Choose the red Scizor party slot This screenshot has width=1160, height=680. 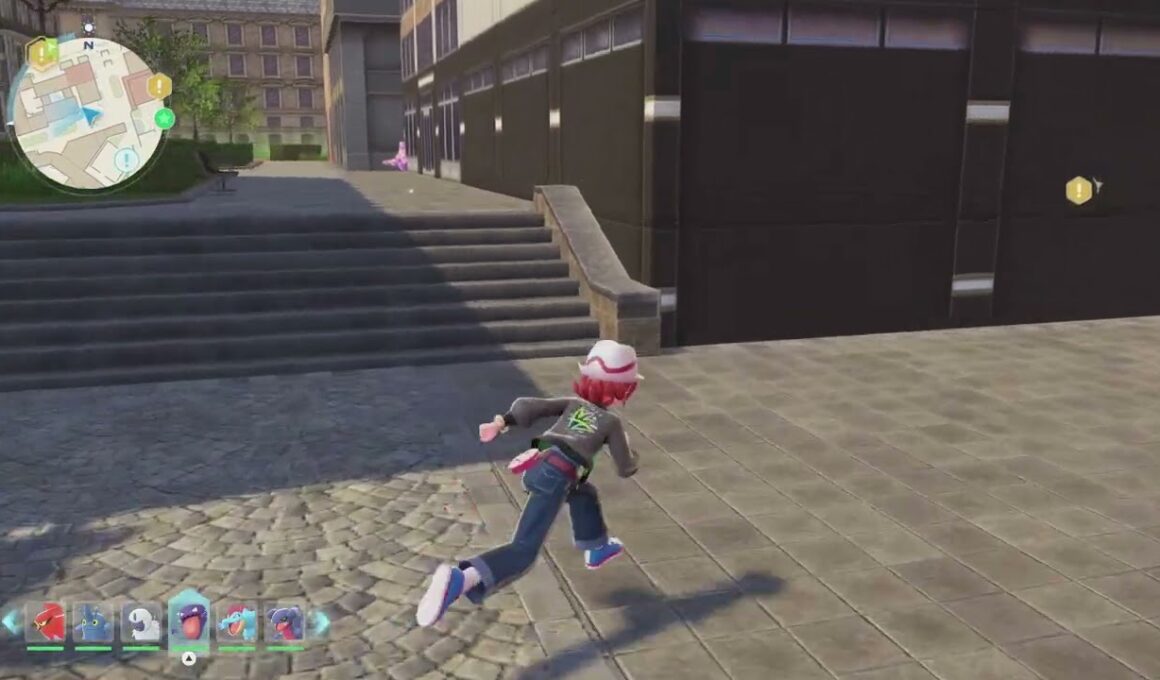46,623
